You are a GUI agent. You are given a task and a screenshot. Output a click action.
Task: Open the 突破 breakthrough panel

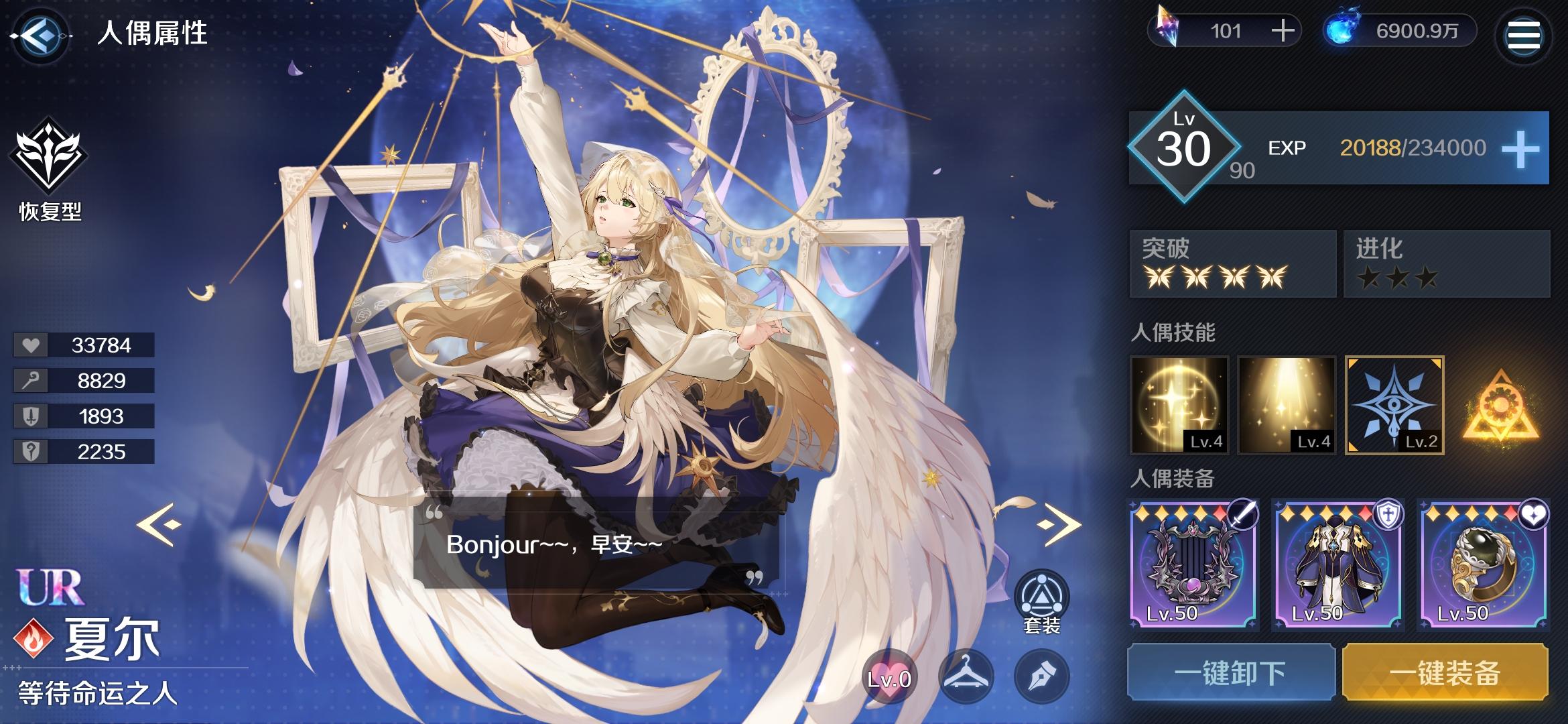(x=1230, y=263)
